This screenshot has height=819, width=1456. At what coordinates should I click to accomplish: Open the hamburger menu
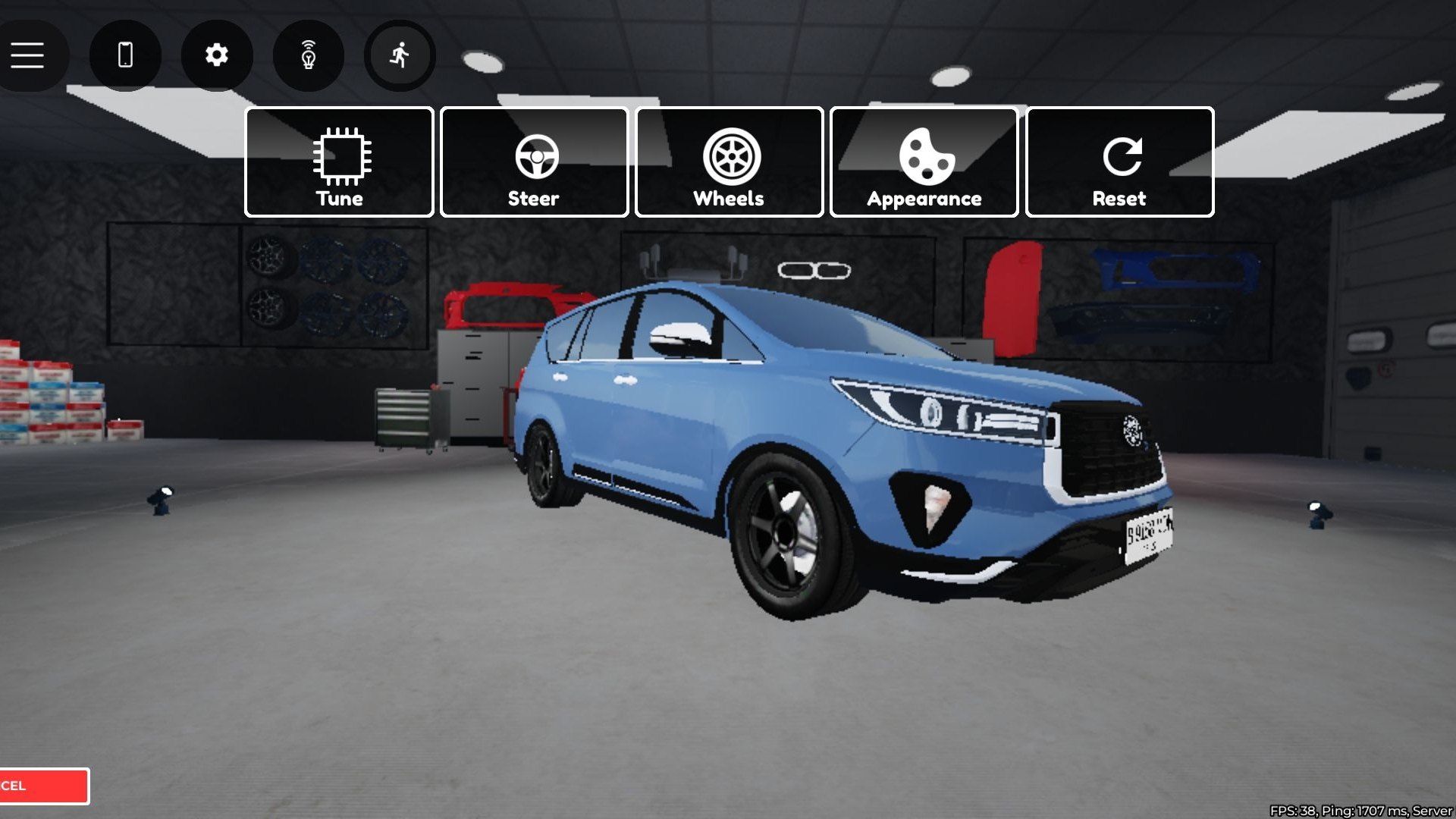[28, 55]
